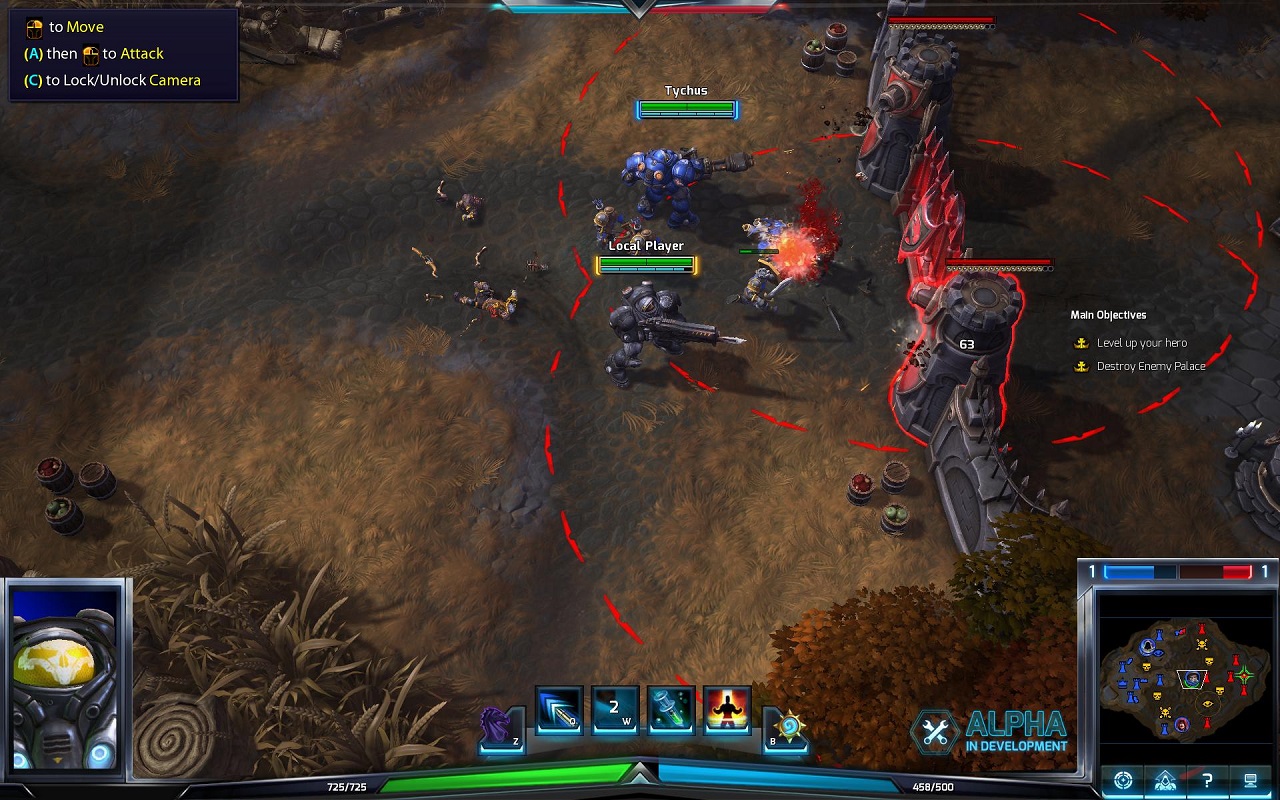
Task: Trigger the glowing silhouette heroic ability
Action: coord(727,711)
